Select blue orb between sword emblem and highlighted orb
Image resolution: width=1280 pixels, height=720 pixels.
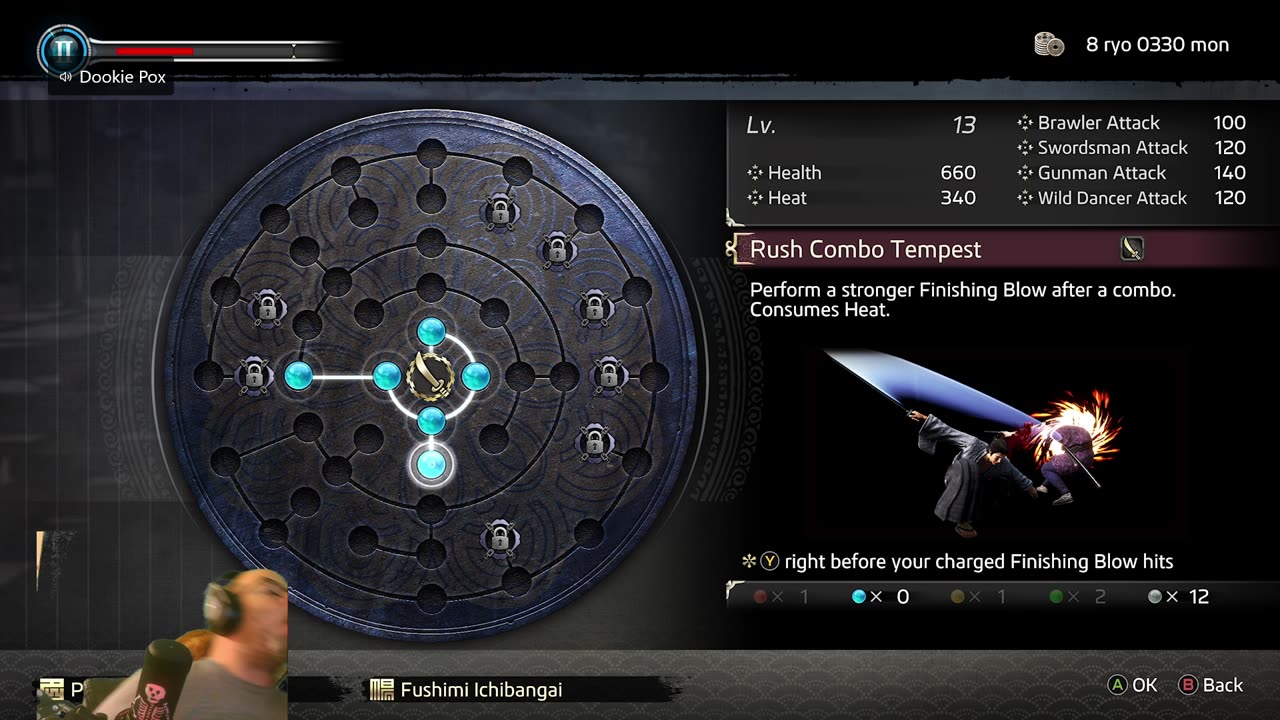point(431,420)
